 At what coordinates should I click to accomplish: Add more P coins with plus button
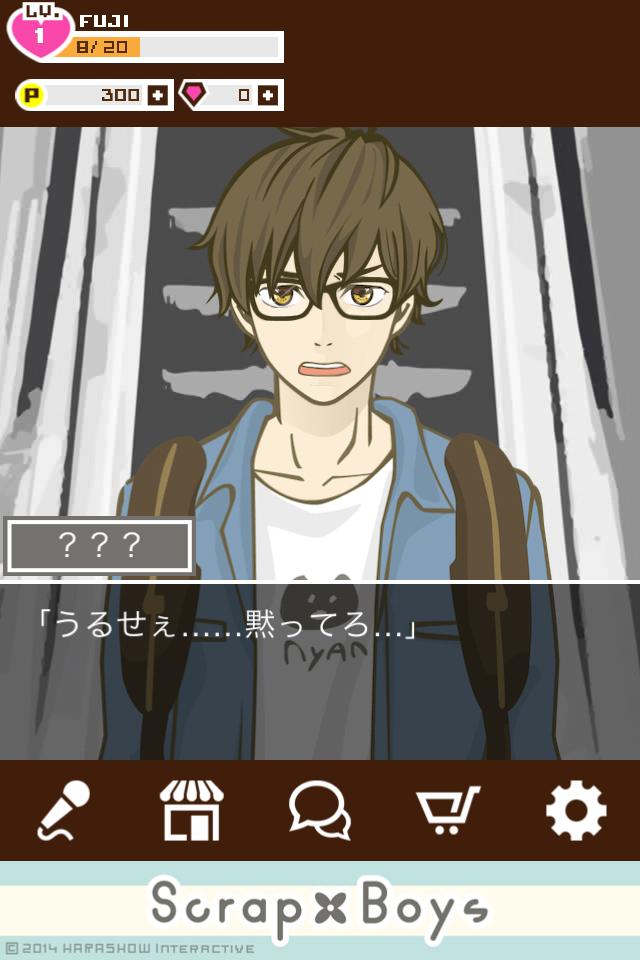(x=157, y=96)
